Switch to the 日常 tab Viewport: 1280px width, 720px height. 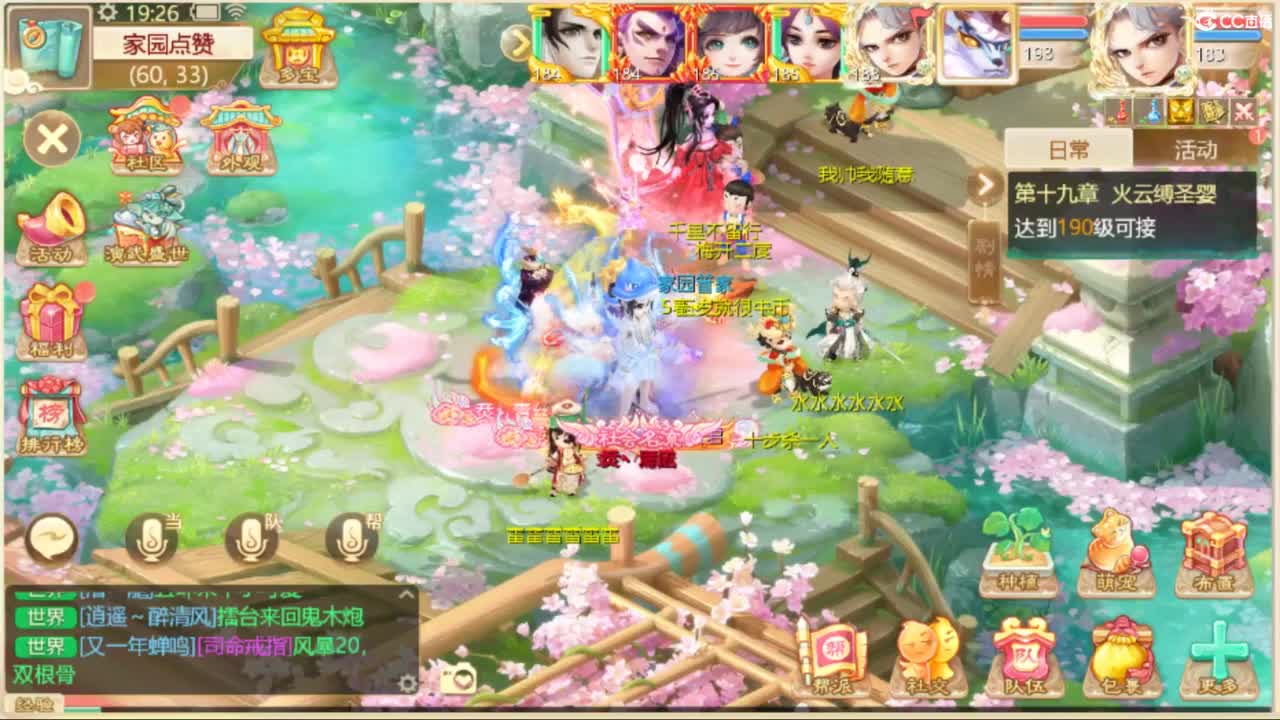click(1068, 147)
